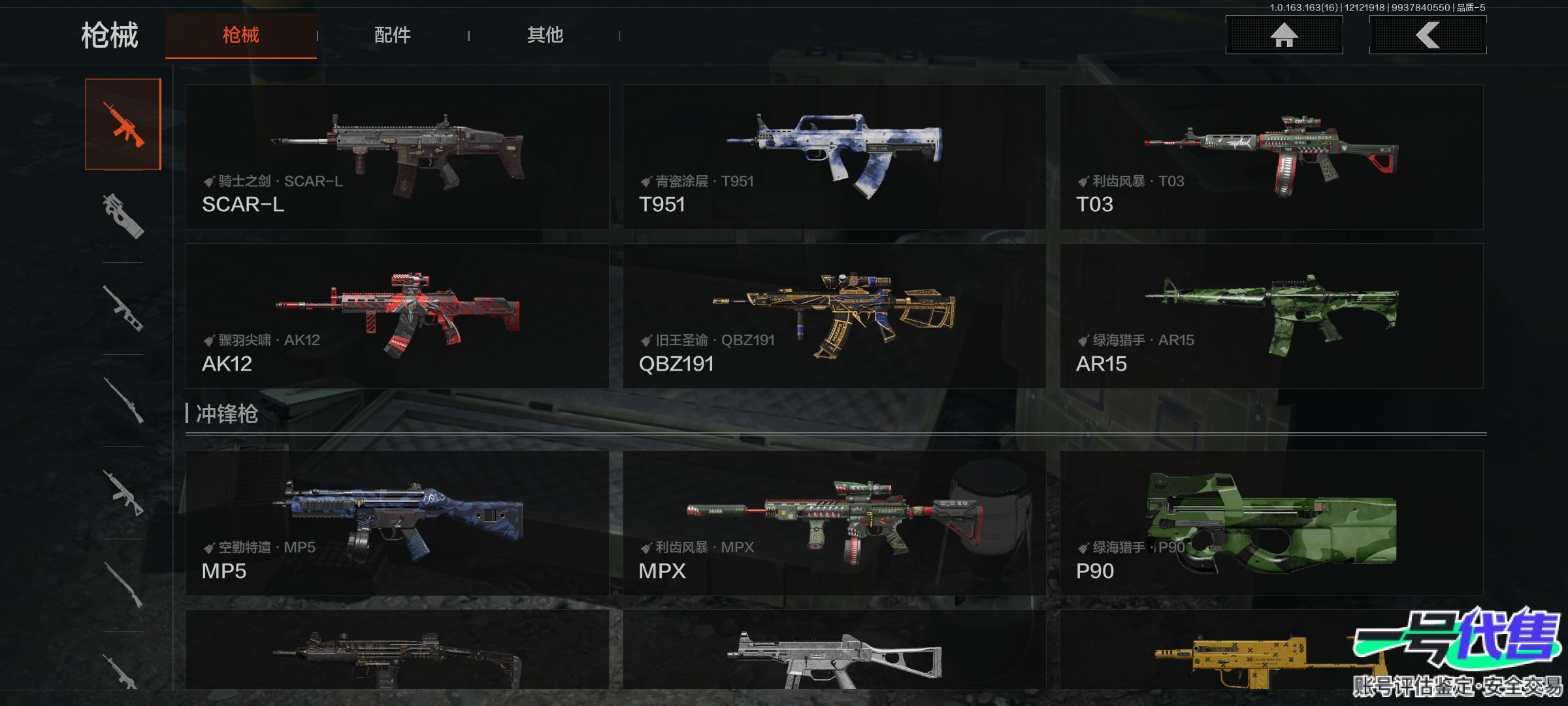Click the back arrow button

click(1428, 35)
